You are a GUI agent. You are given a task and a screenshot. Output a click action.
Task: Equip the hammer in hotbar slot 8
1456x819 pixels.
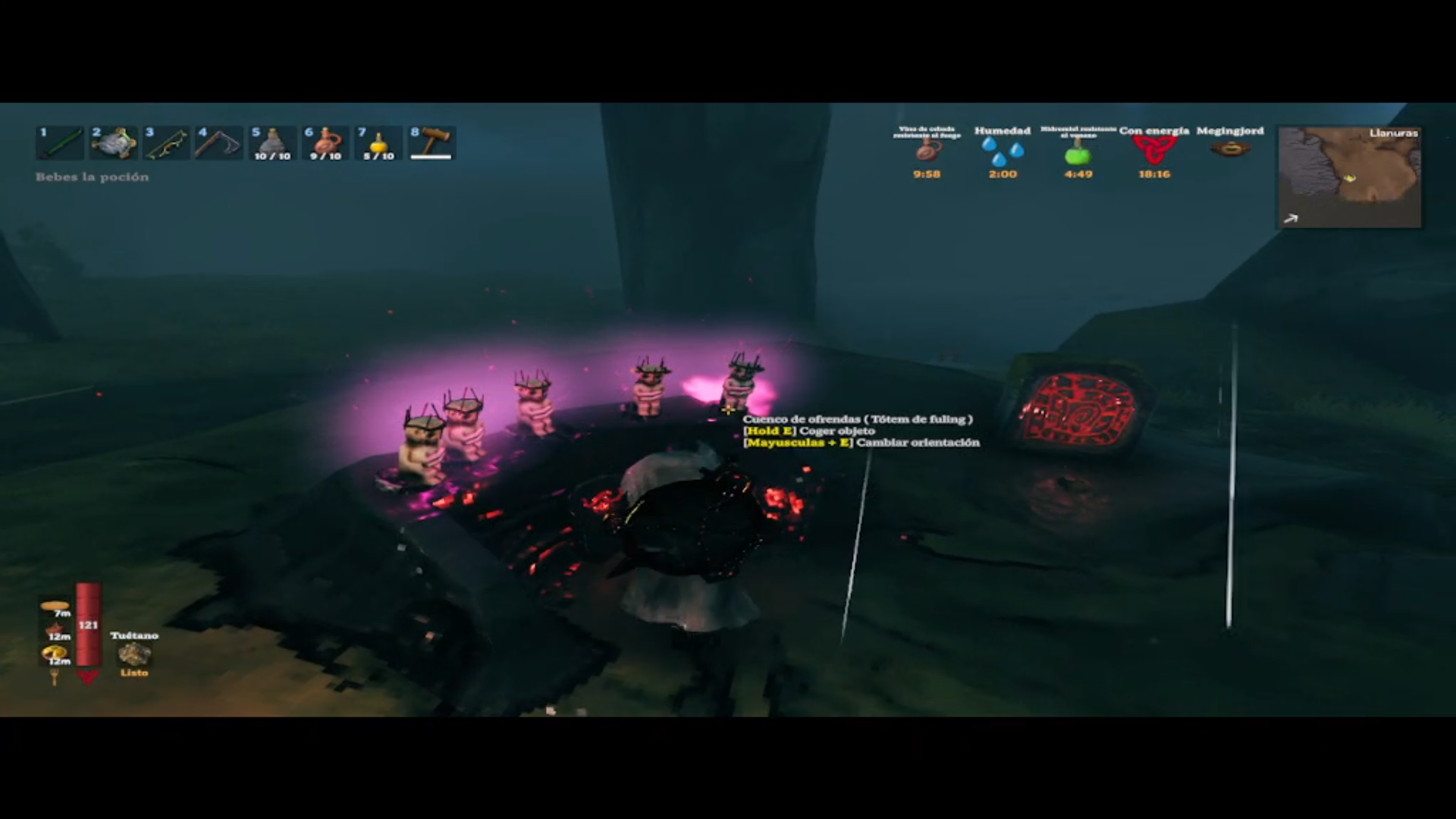[x=431, y=143]
